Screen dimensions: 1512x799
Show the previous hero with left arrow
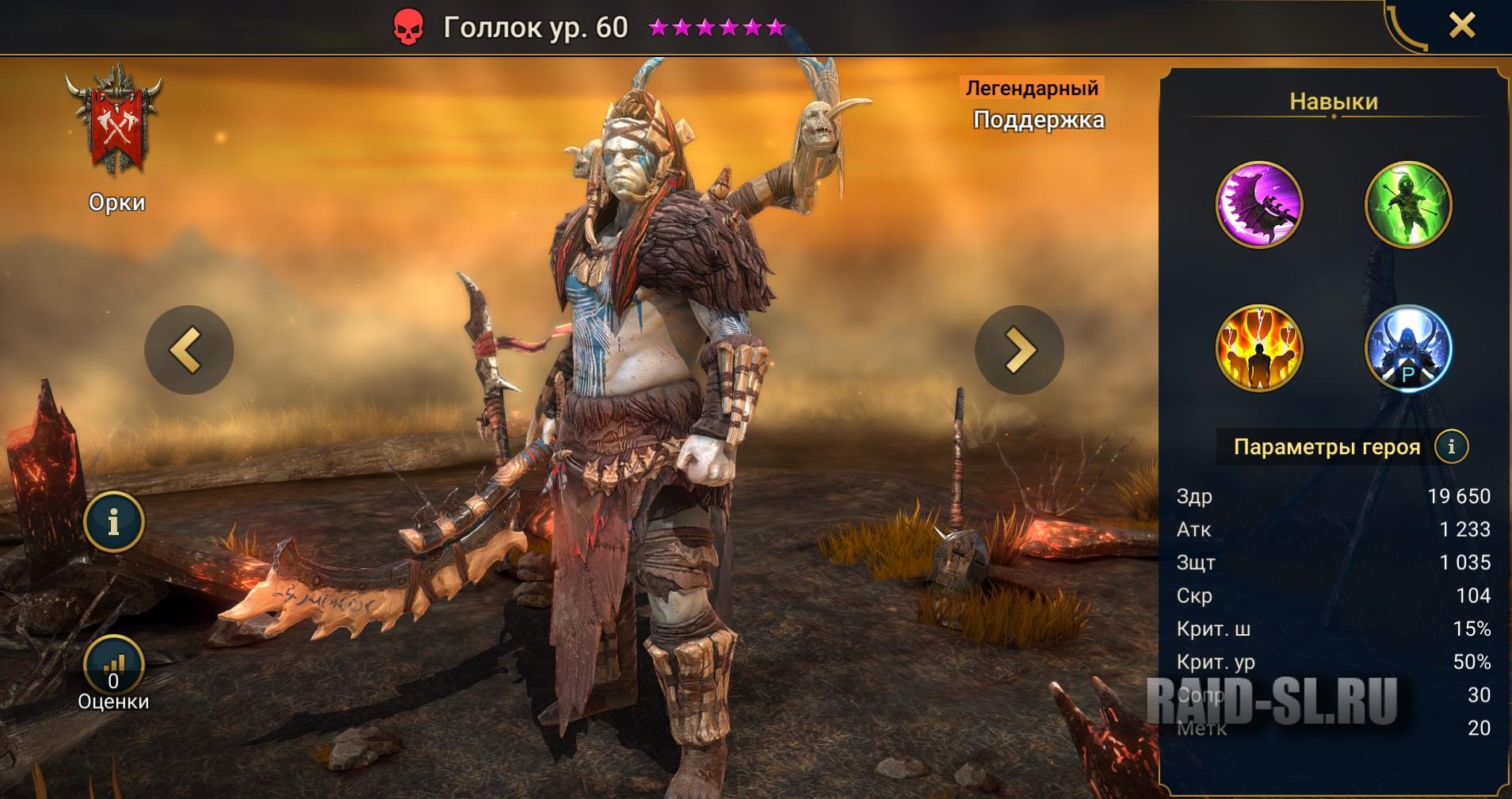point(189,350)
